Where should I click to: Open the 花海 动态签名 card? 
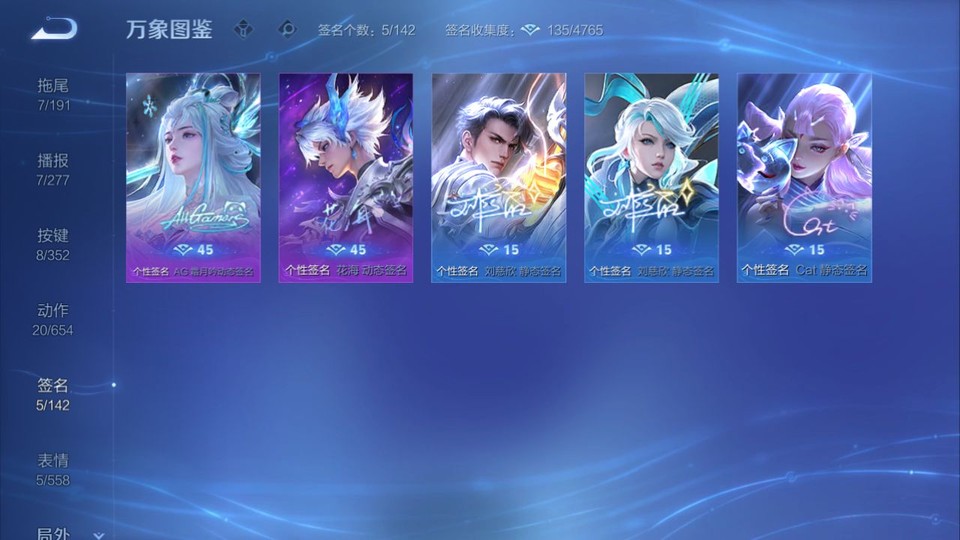(x=346, y=177)
